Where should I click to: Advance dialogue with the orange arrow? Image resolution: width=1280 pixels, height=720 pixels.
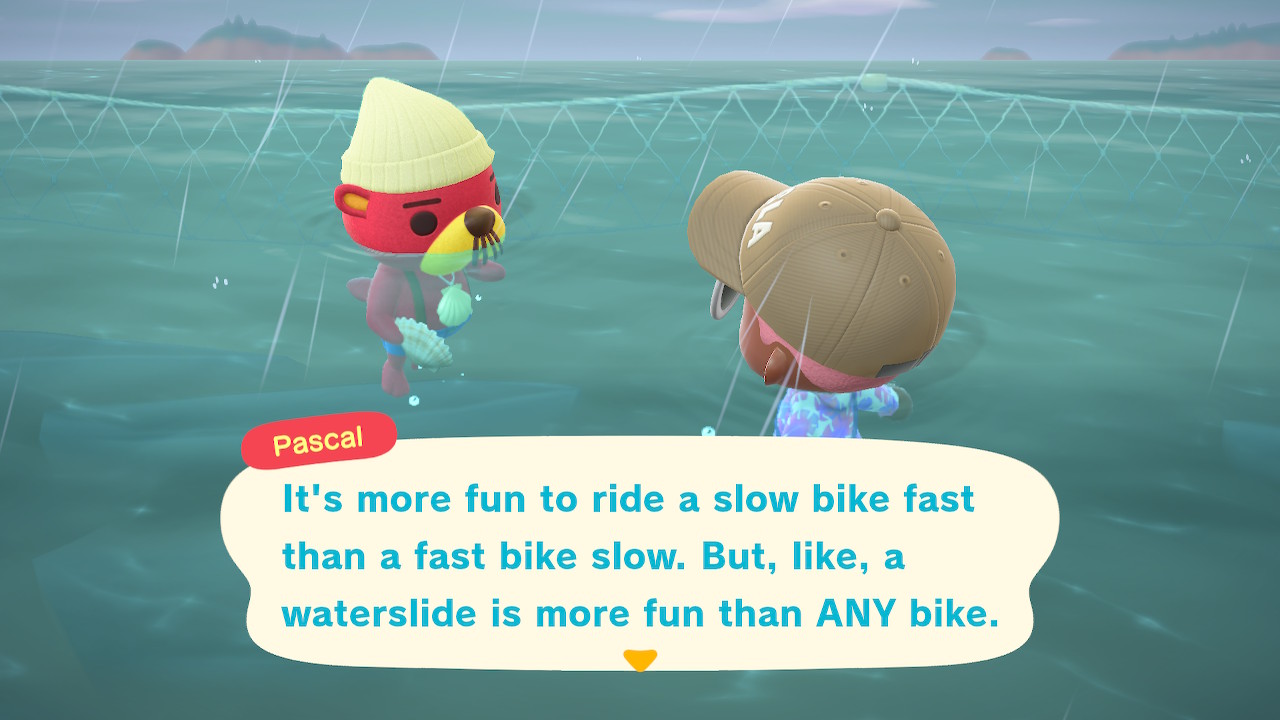(x=639, y=660)
